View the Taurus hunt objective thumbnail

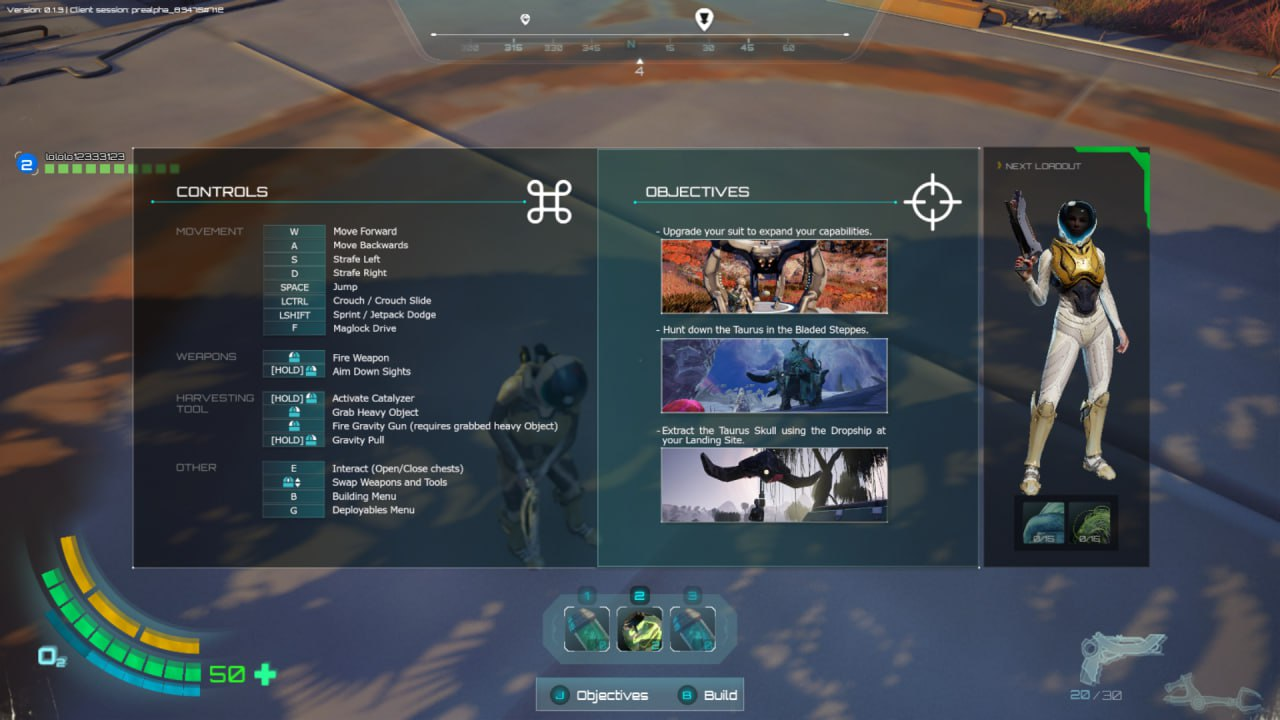(774, 375)
